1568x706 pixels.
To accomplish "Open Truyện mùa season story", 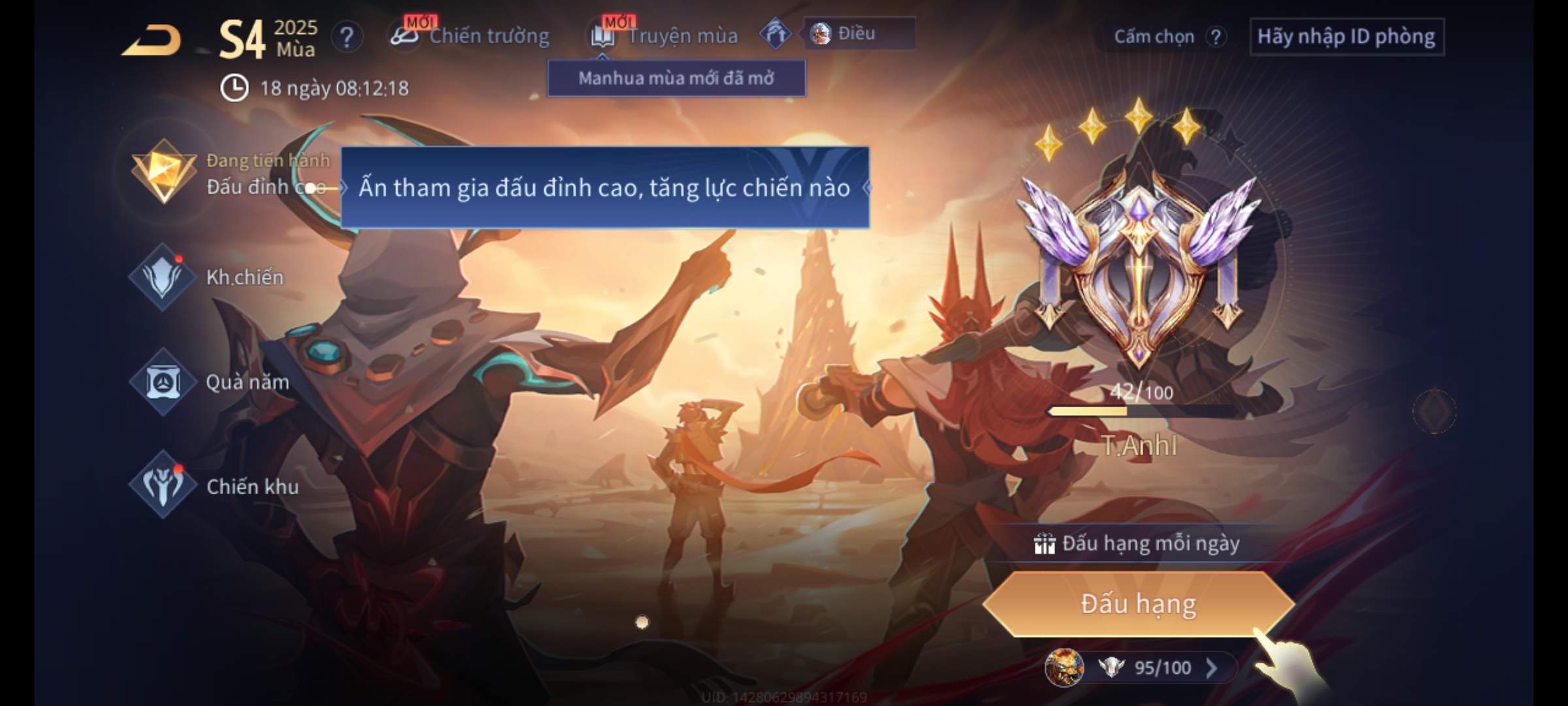I will (x=665, y=36).
